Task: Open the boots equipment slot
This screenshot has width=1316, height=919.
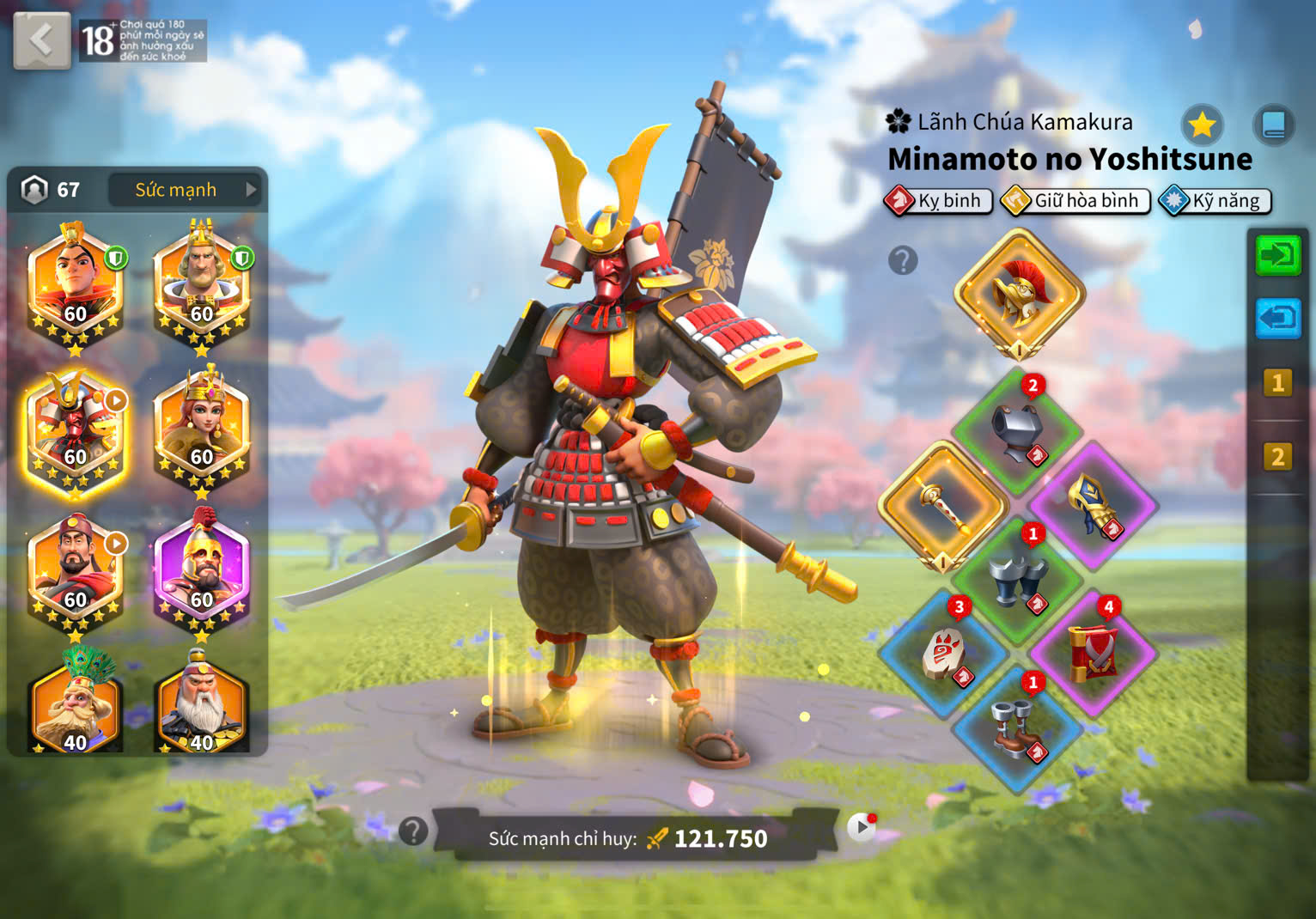Action: tap(1017, 728)
